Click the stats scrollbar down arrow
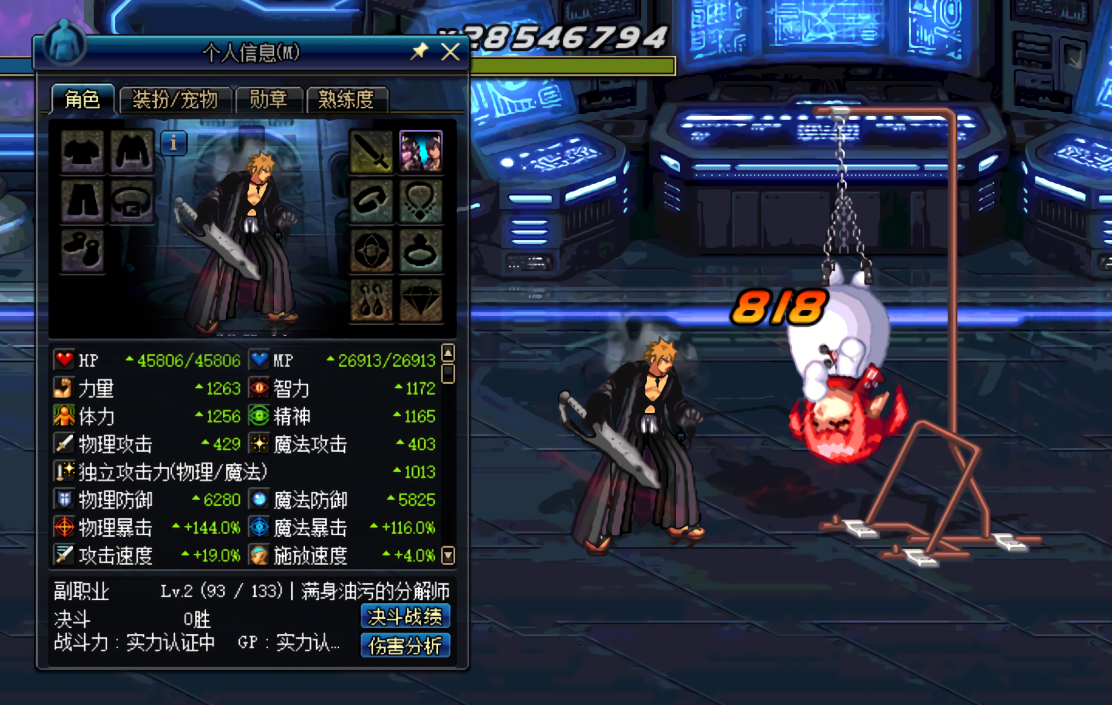Viewport: 1112px width, 705px height. click(448, 555)
